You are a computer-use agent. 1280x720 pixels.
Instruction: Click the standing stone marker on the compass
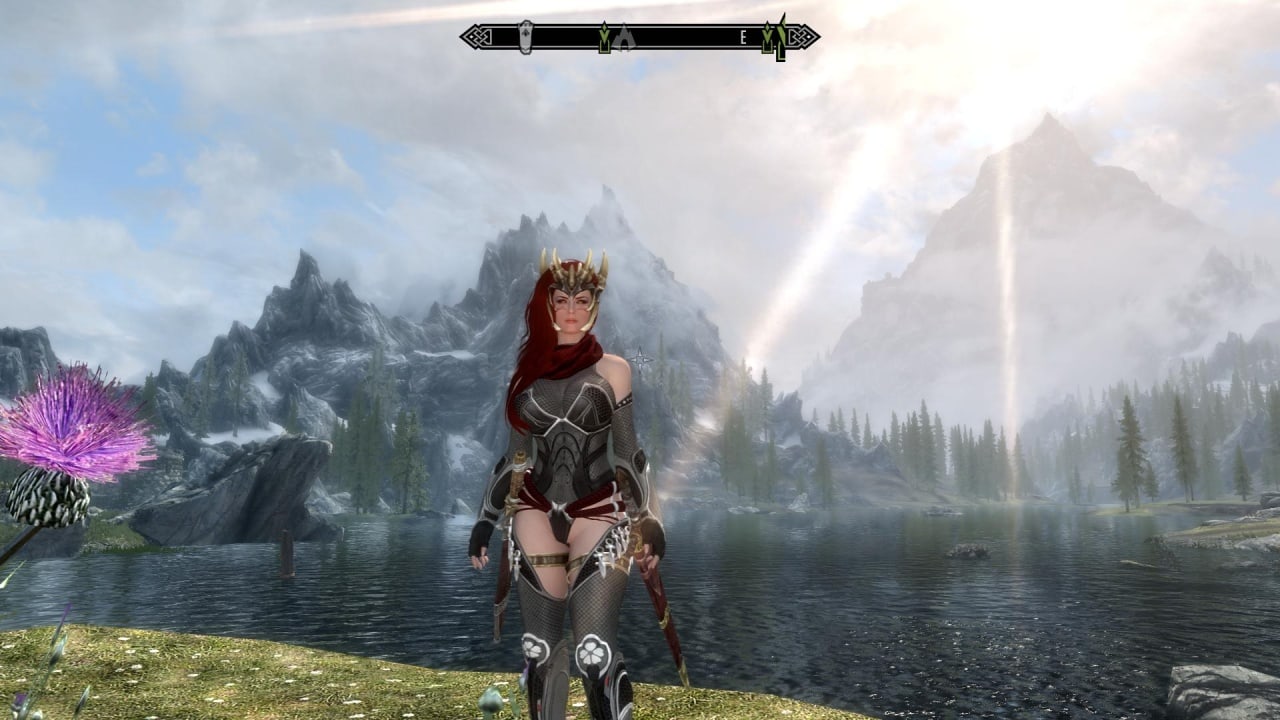526,37
